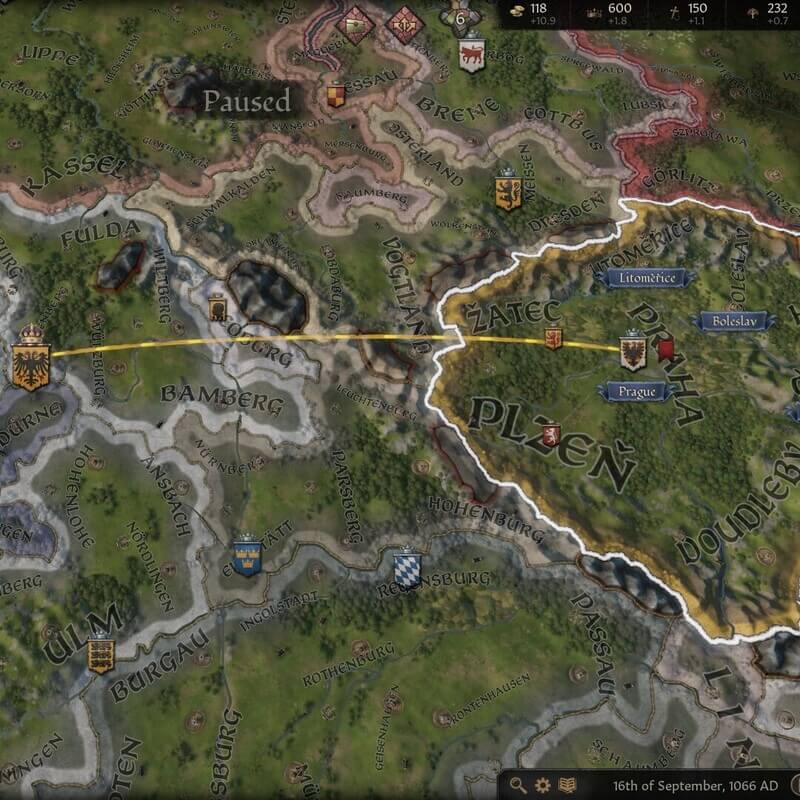Click the red army banner beside Prague
800x800 pixels.
click(665, 350)
